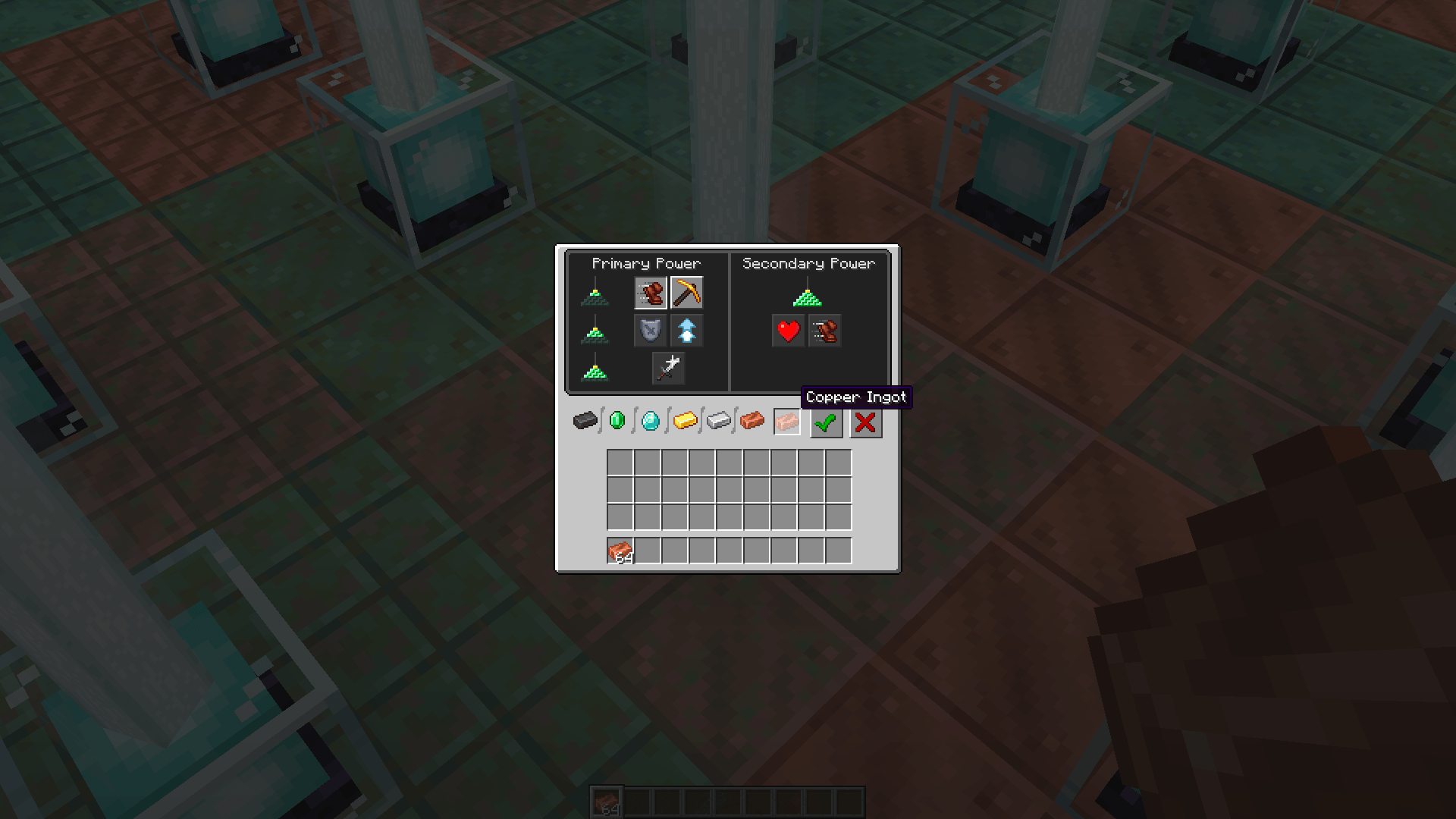Click the emerald payment item icon

click(617, 422)
